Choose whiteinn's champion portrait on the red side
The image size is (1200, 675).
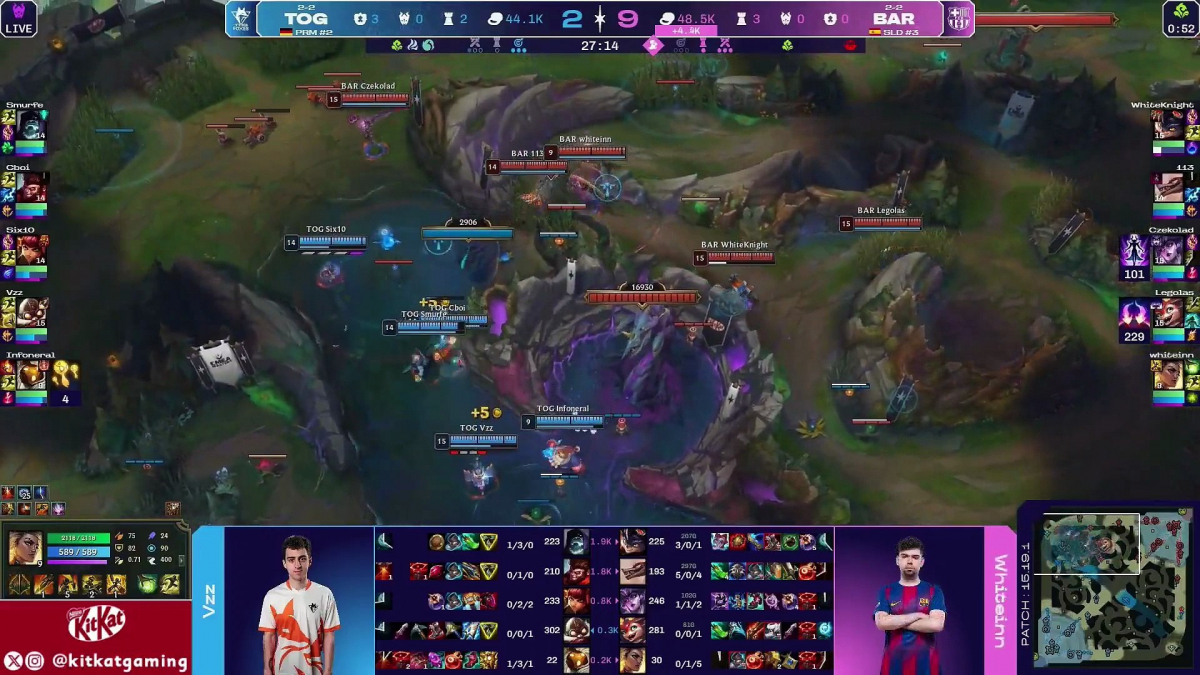(x=1168, y=375)
